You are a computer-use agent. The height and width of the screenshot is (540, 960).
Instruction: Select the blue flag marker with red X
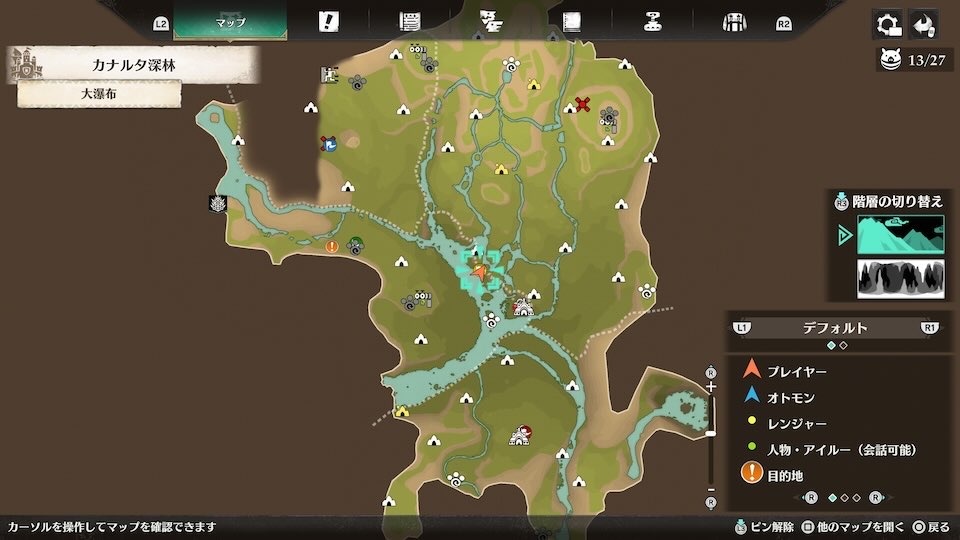point(328,144)
